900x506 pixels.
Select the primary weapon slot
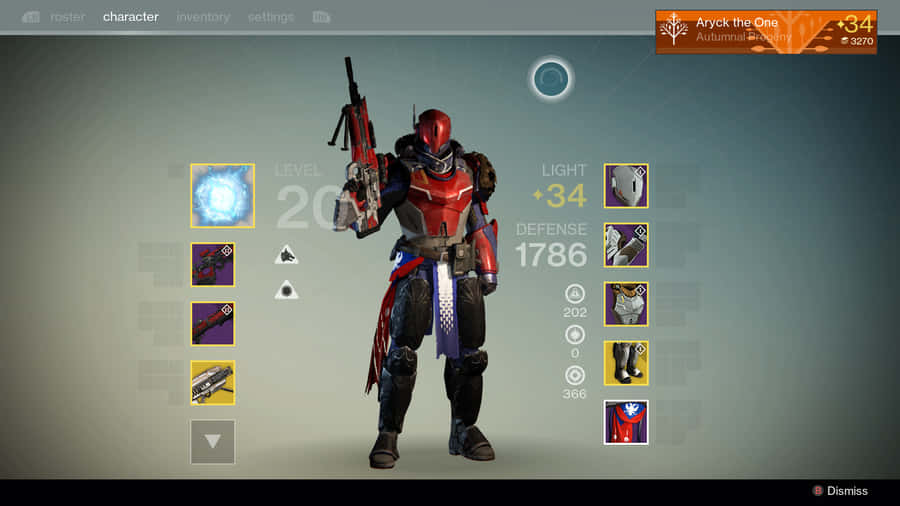pos(213,264)
